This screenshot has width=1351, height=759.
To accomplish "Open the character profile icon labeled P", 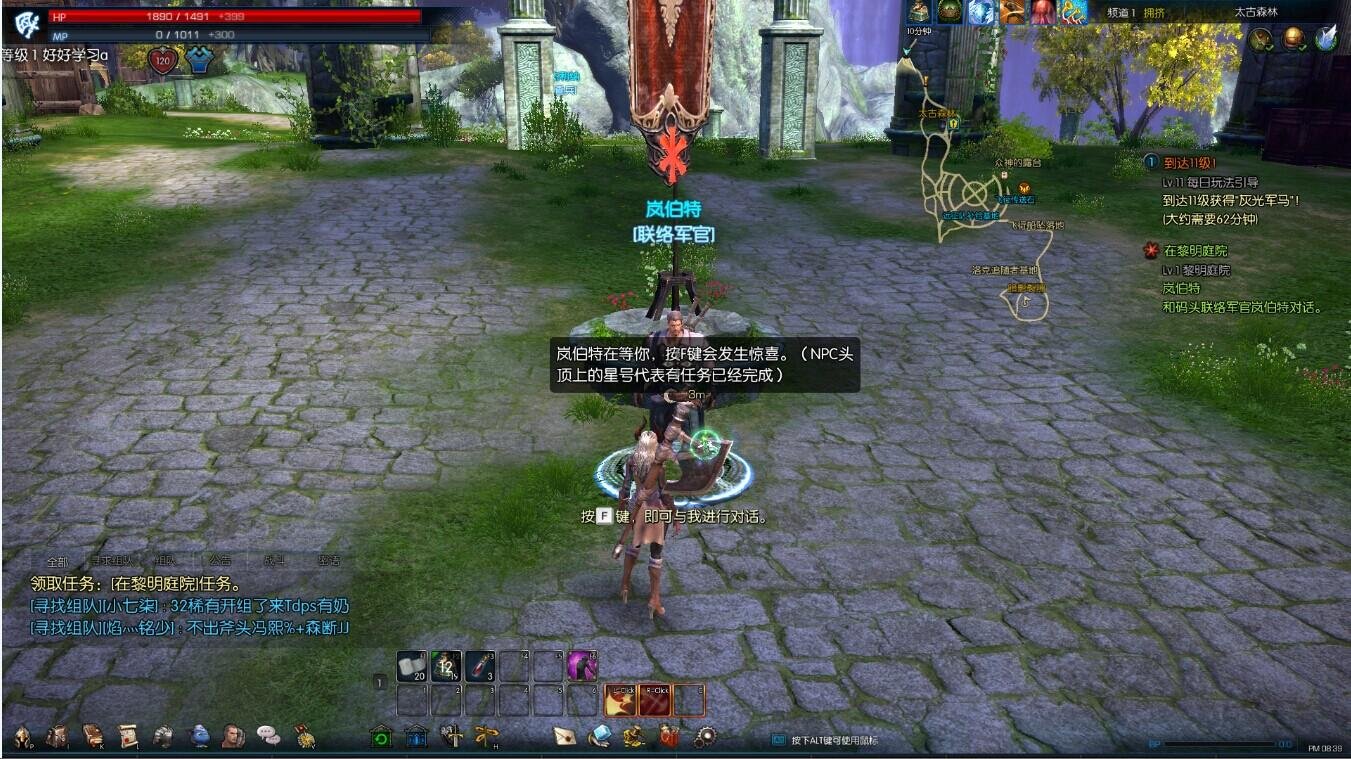I will (x=22, y=738).
